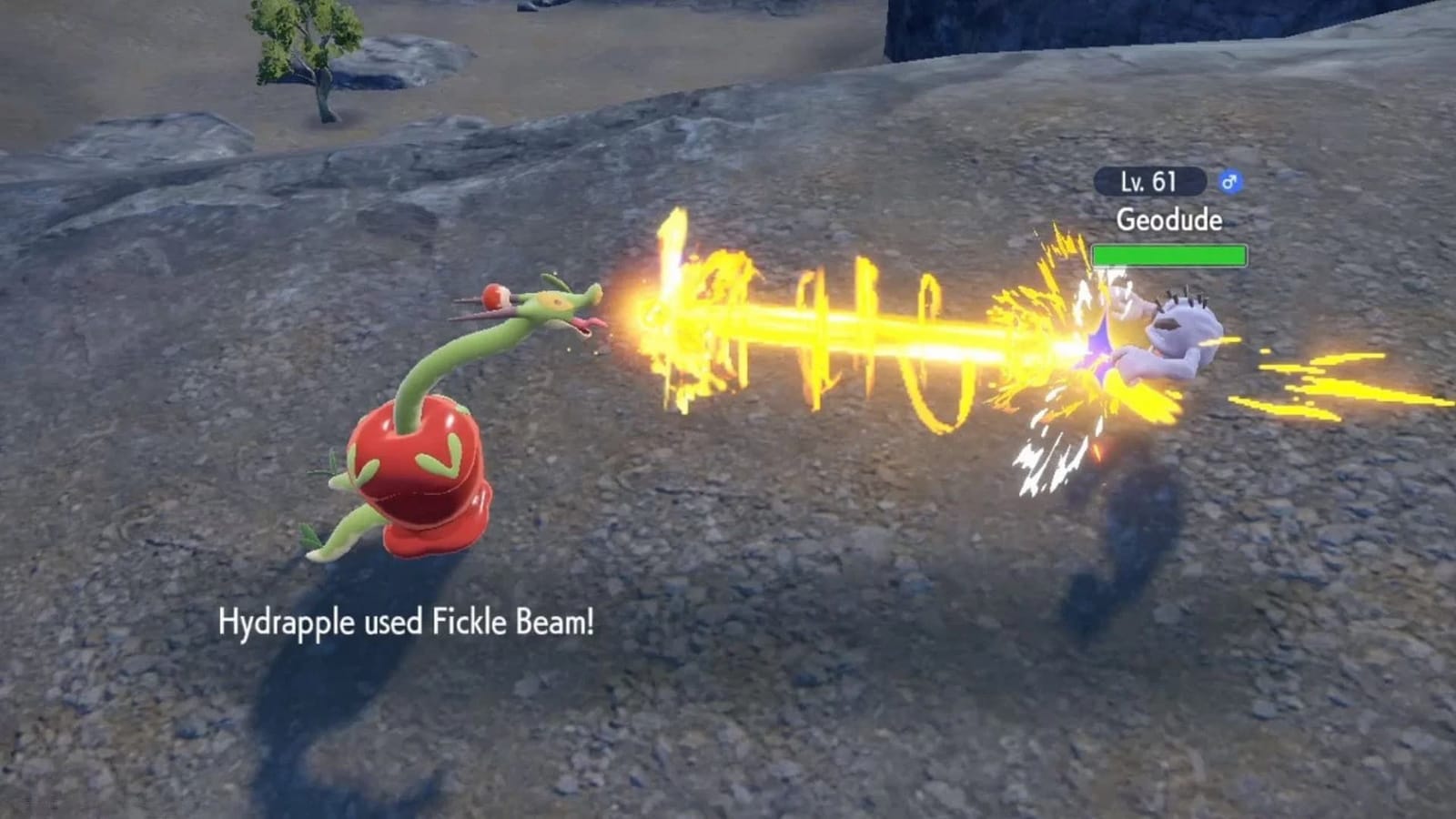
Task: Open details under the Lv. 61 badge
Action: 1147,181
